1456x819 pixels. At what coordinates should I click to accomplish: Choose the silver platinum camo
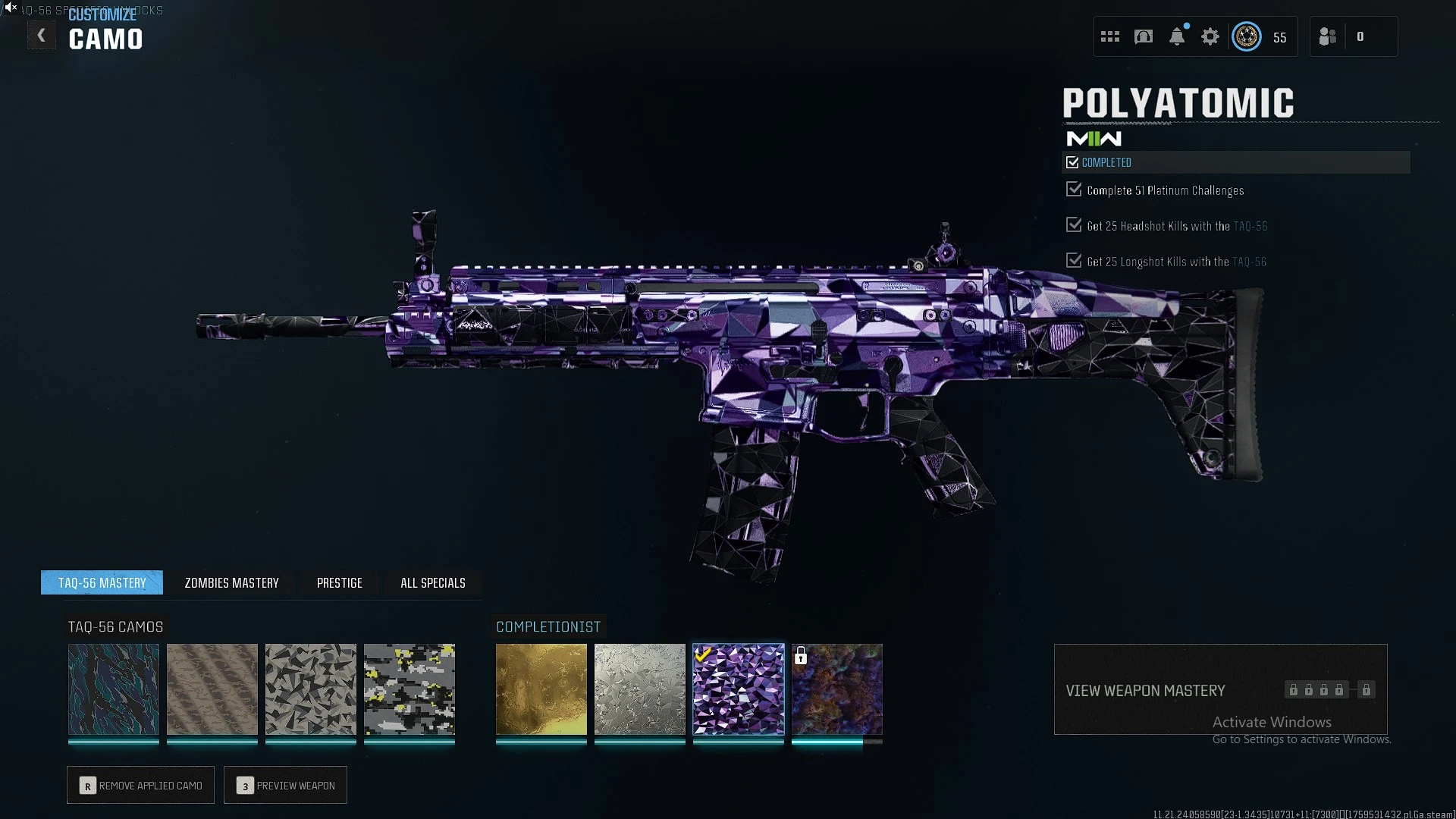[x=640, y=689]
